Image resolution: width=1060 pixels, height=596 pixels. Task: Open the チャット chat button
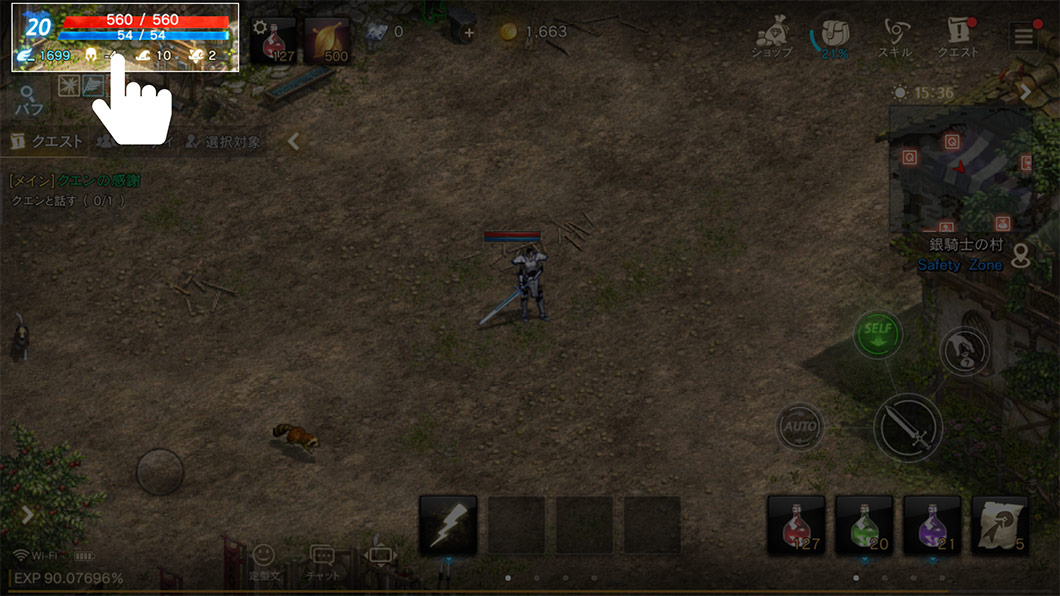click(322, 560)
